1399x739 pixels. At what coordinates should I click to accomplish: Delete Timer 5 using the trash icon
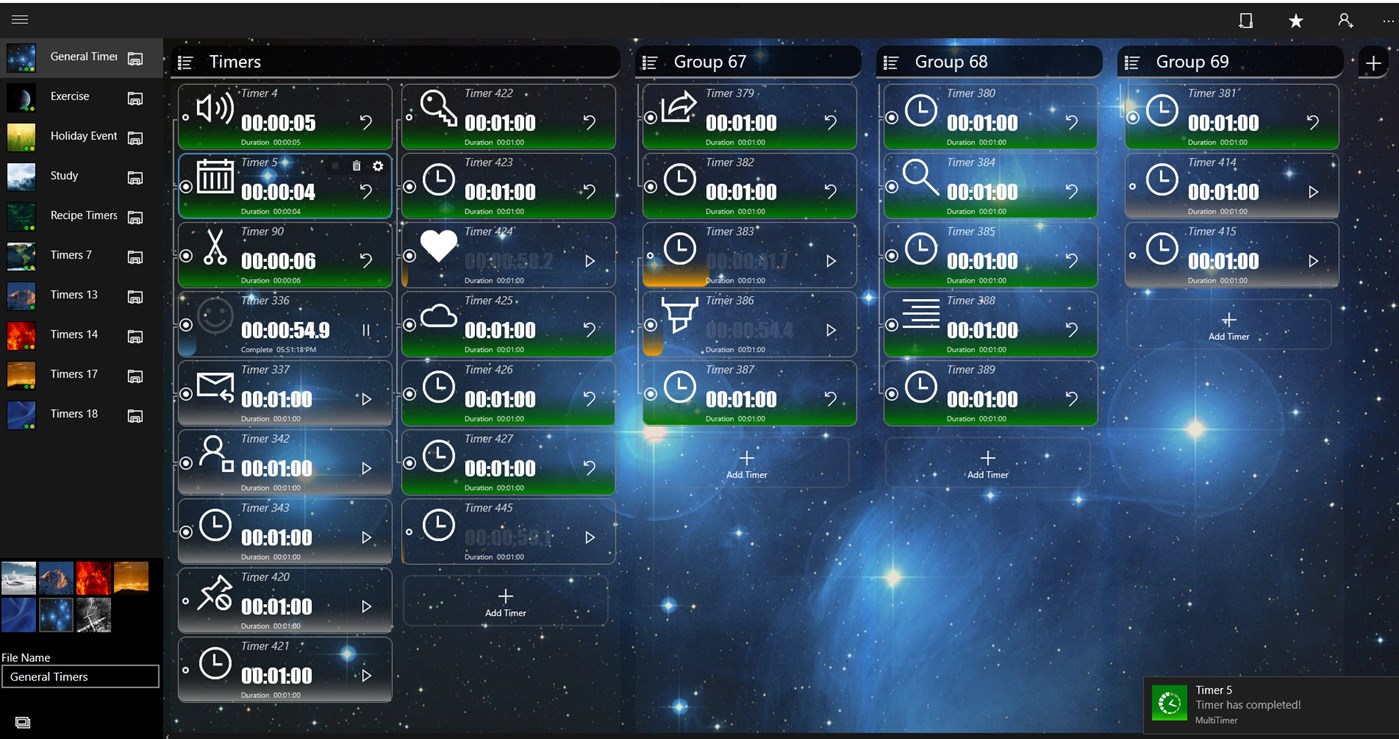[x=356, y=166]
